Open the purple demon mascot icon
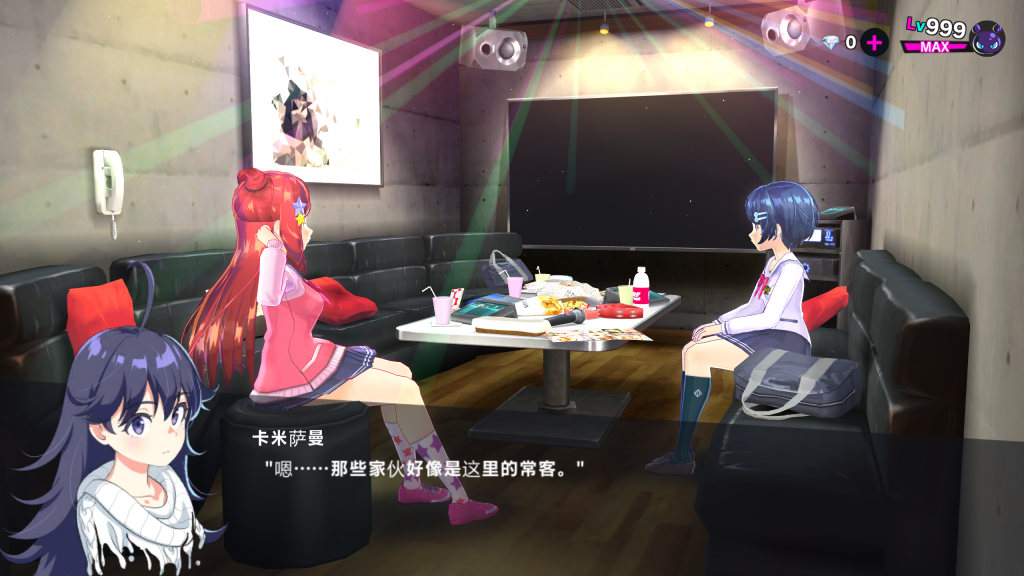1024x576 pixels. (x=987, y=37)
